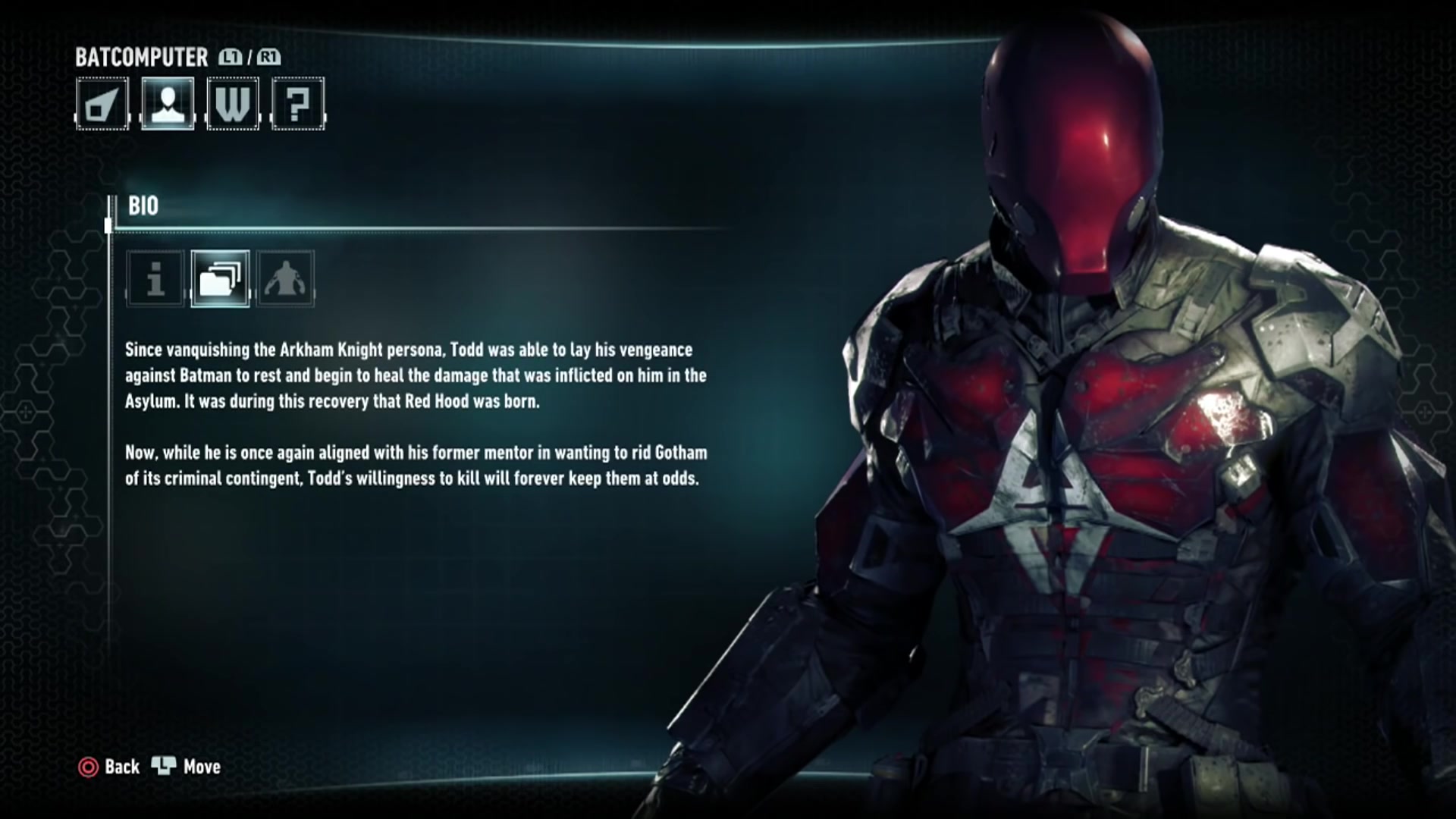Viewport: 1456px width, 819px height.
Task: Show the info 'i' bio section
Action: tap(155, 279)
